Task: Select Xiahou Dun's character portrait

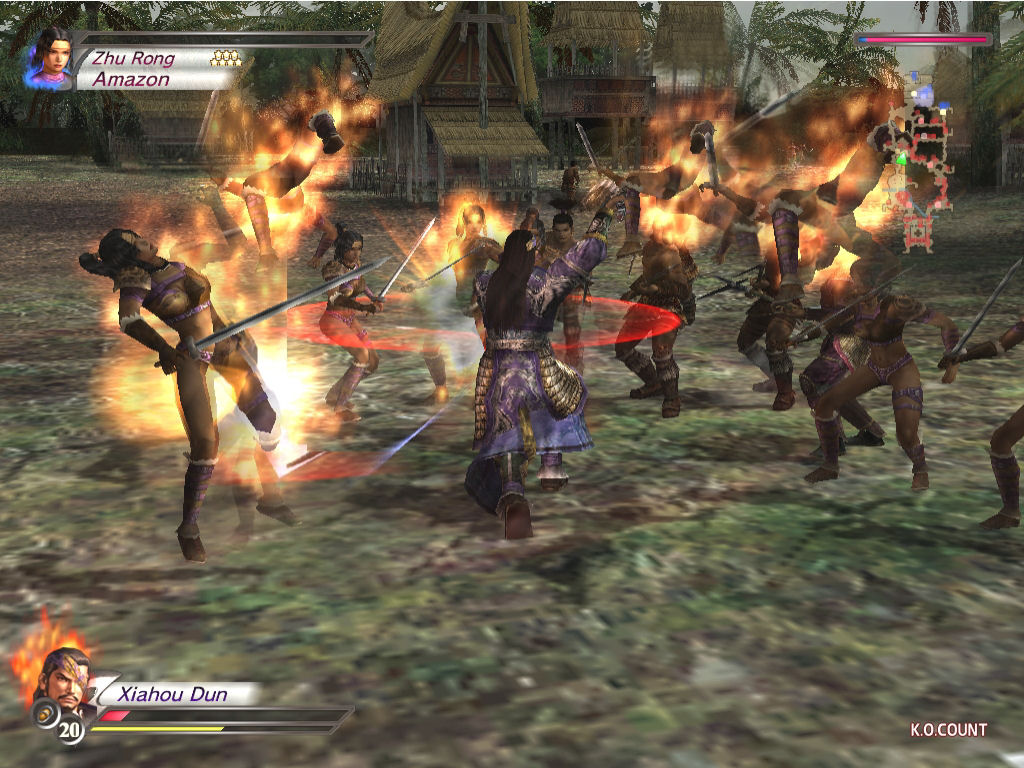Action: pyautogui.click(x=62, y=677)
